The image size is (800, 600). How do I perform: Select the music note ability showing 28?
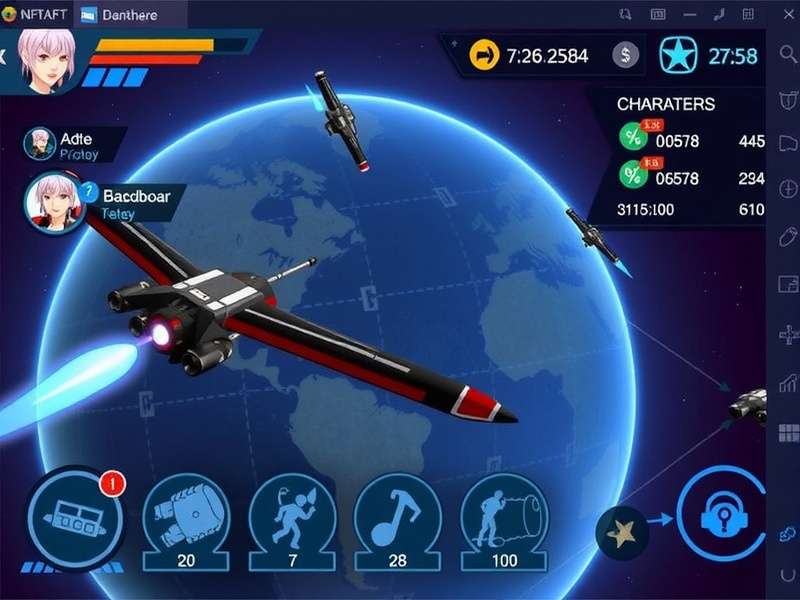397,514
